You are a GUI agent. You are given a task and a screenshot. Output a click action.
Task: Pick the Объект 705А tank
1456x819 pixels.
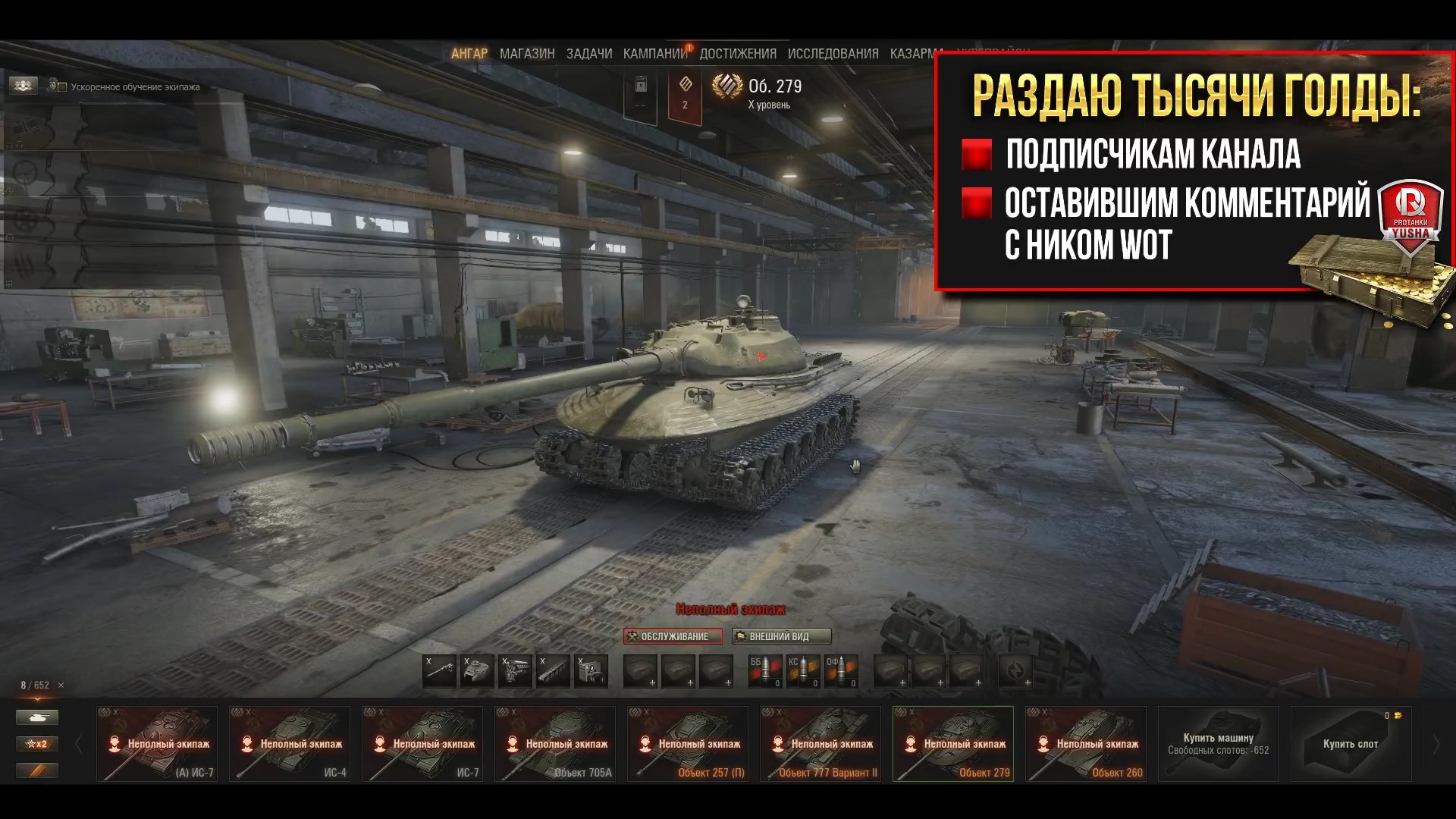click(x=555, y=744)
